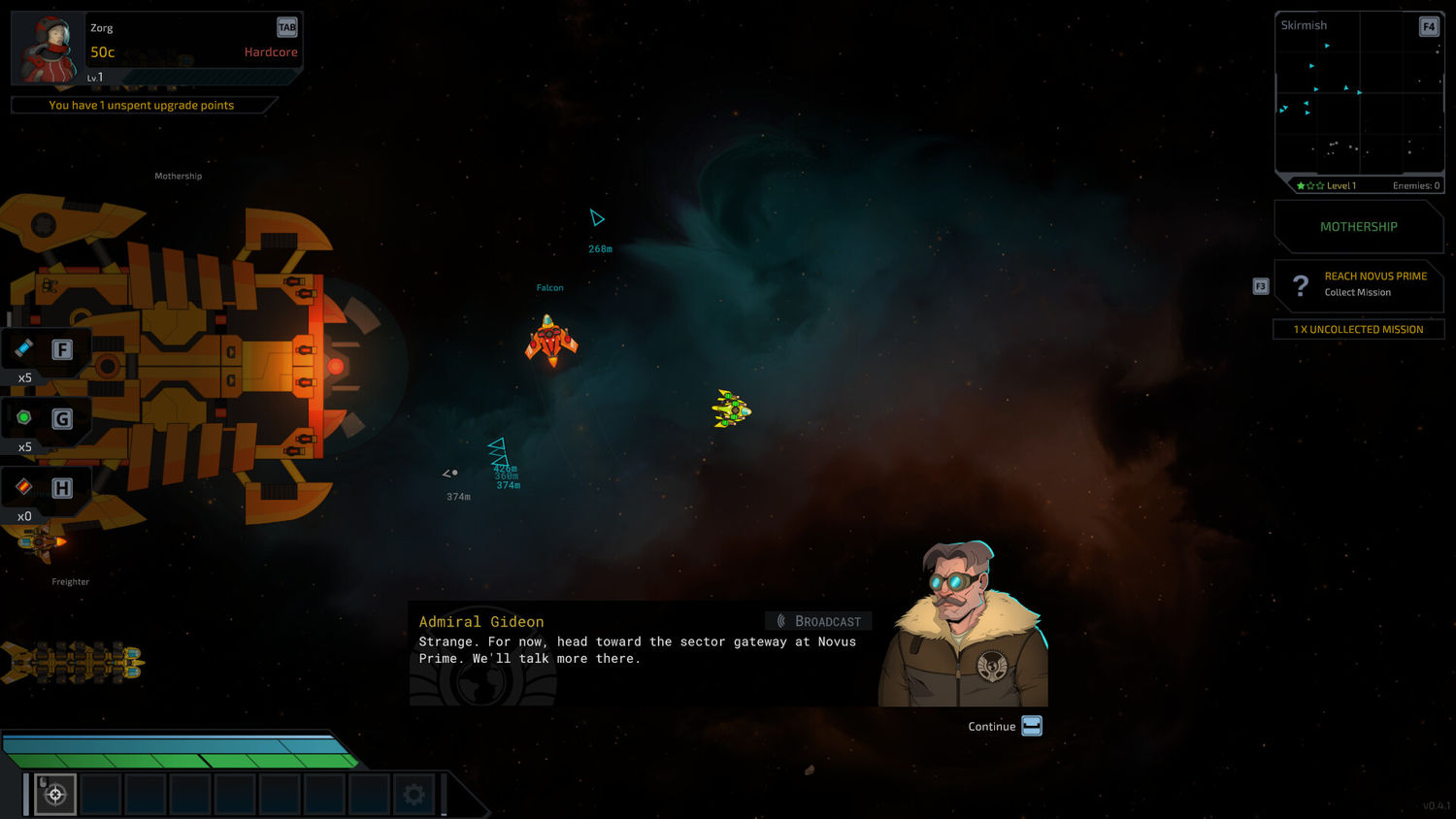Select the MOTHERSHIP button
This screenshot has height=819, width=1456.
(1358, 227)
